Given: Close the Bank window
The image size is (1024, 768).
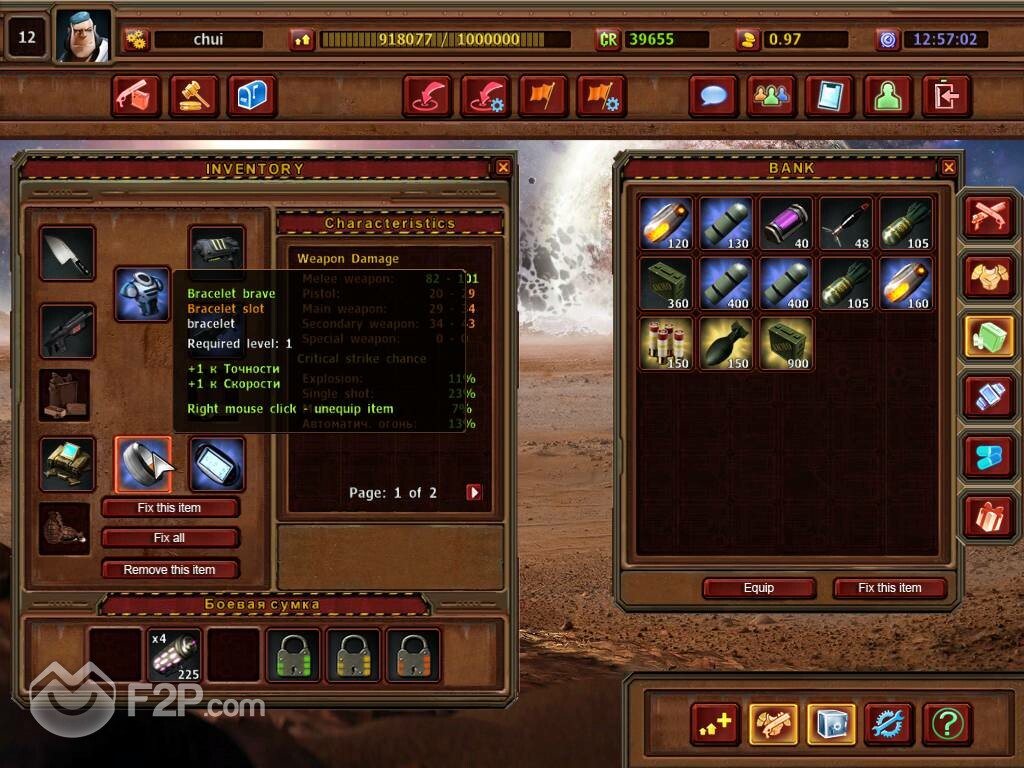Looking at the screenshot, I should [x=949, y=168].
